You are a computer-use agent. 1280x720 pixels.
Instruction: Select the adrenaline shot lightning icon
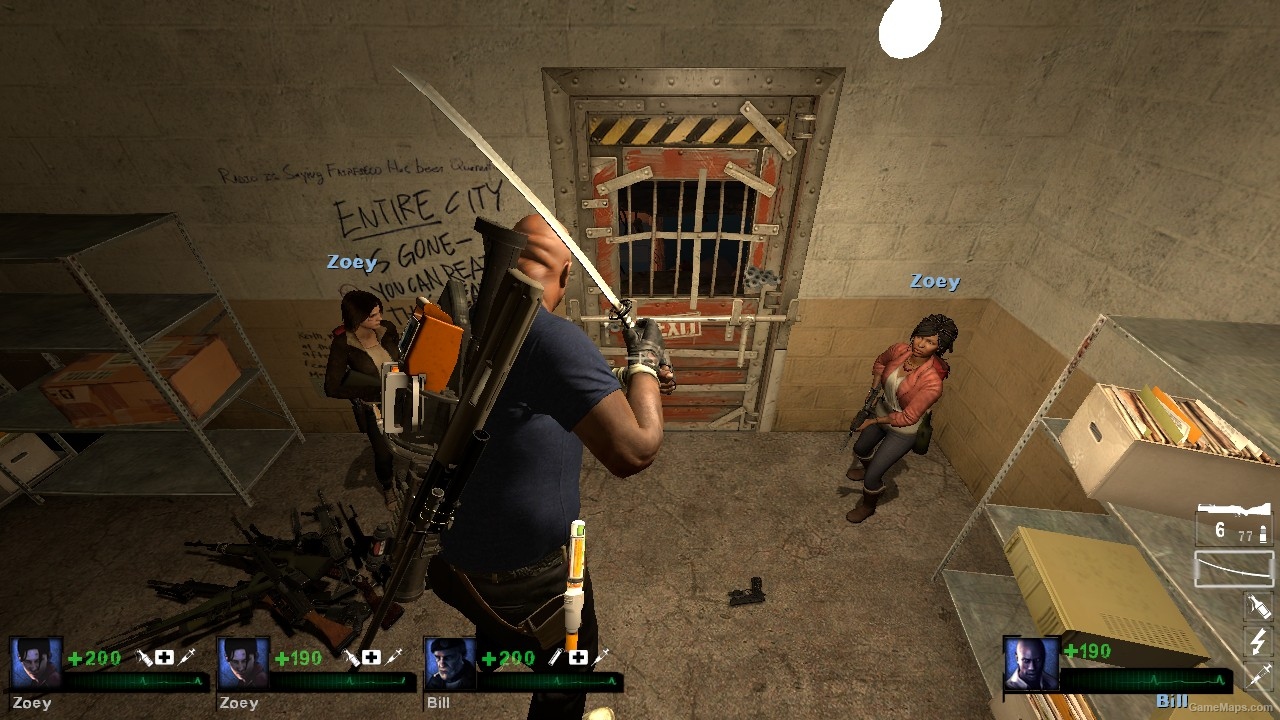click(1256, 643)
